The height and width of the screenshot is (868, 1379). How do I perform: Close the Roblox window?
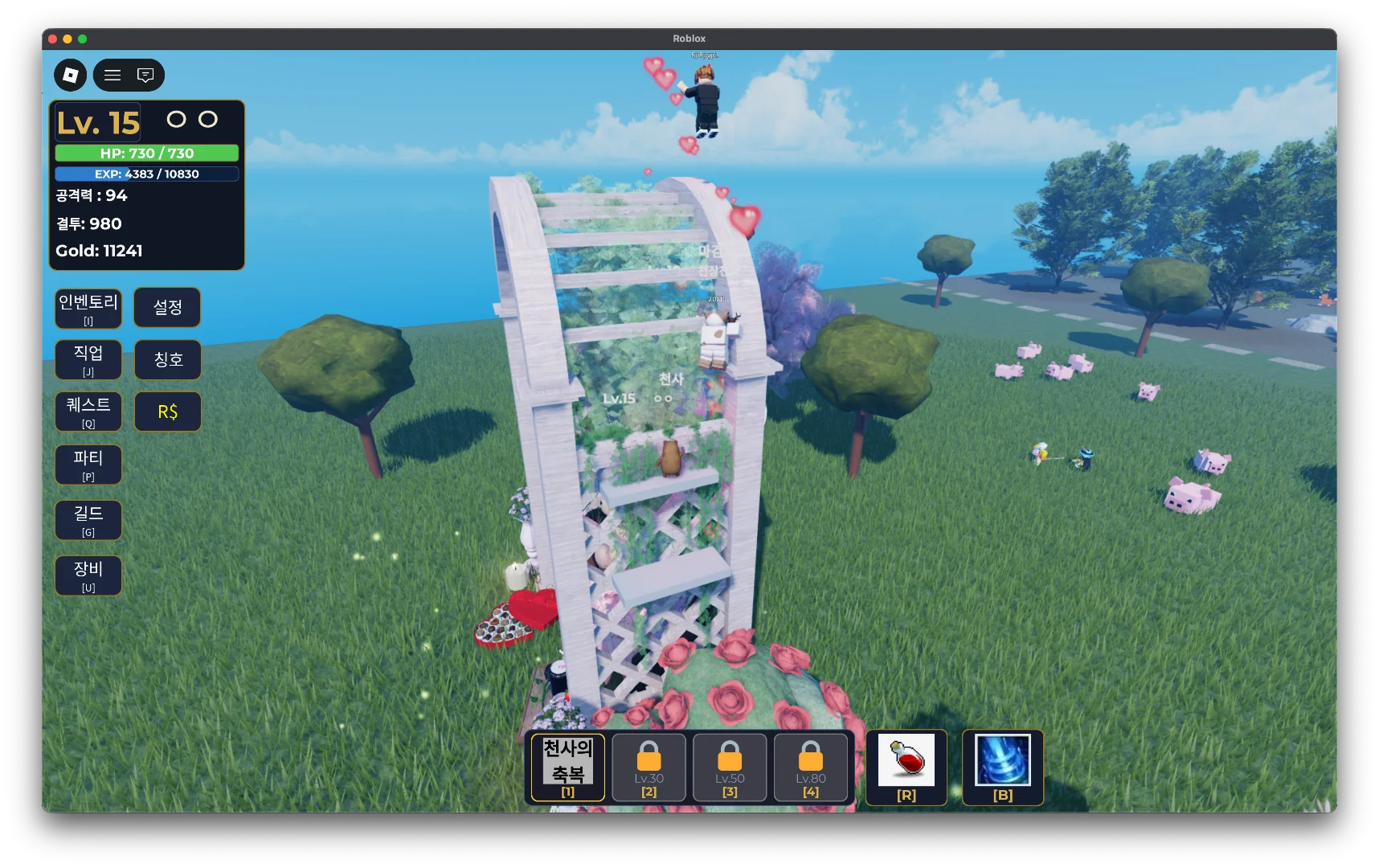click(52, 39)
